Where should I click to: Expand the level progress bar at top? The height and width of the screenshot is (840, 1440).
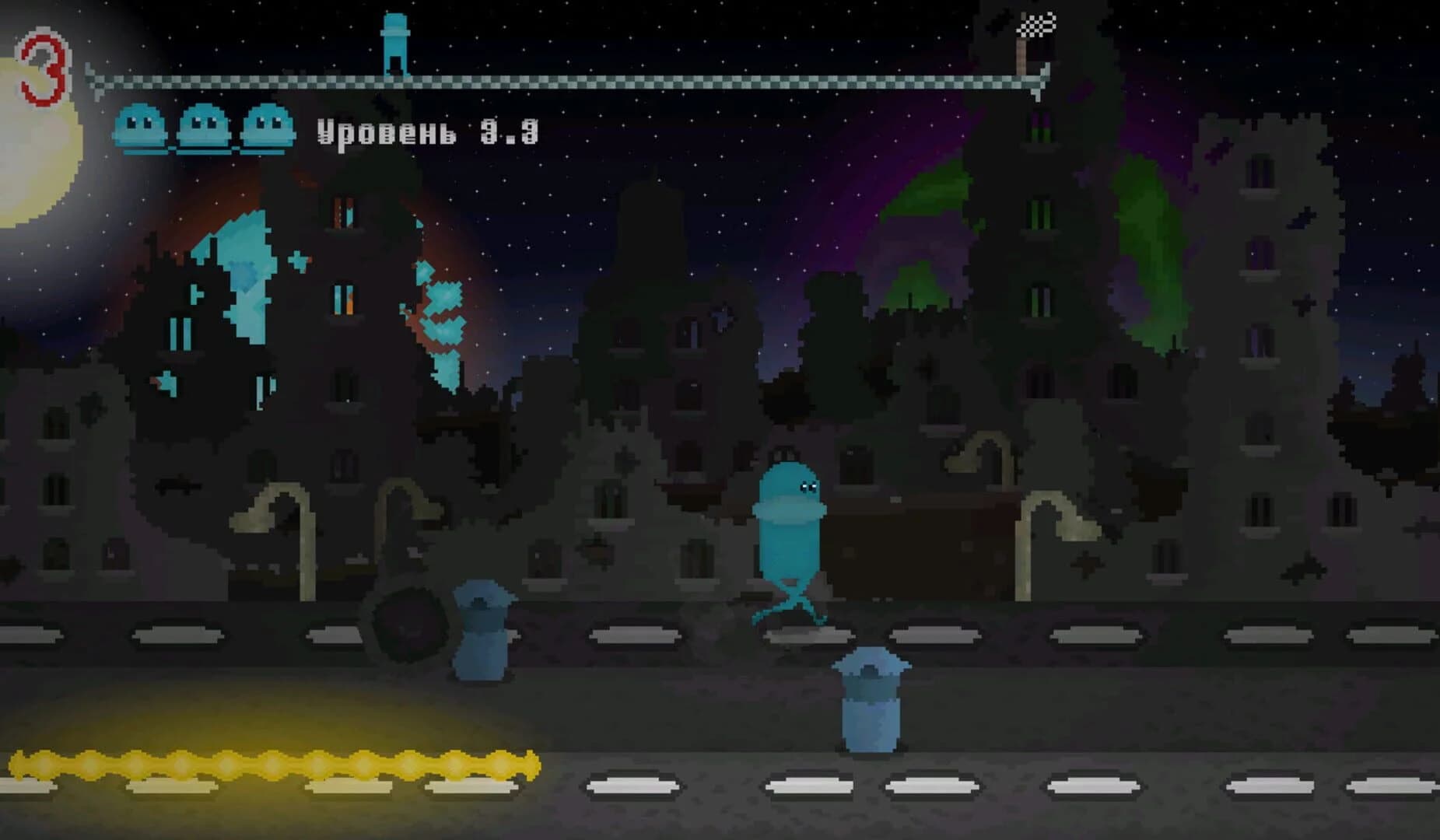pyautogui.click(x=568, y=78)
